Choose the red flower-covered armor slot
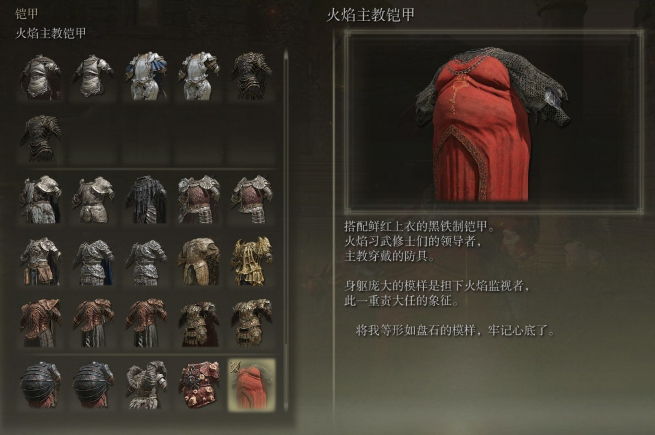This screenshot has height=435, width=655. 199,384
